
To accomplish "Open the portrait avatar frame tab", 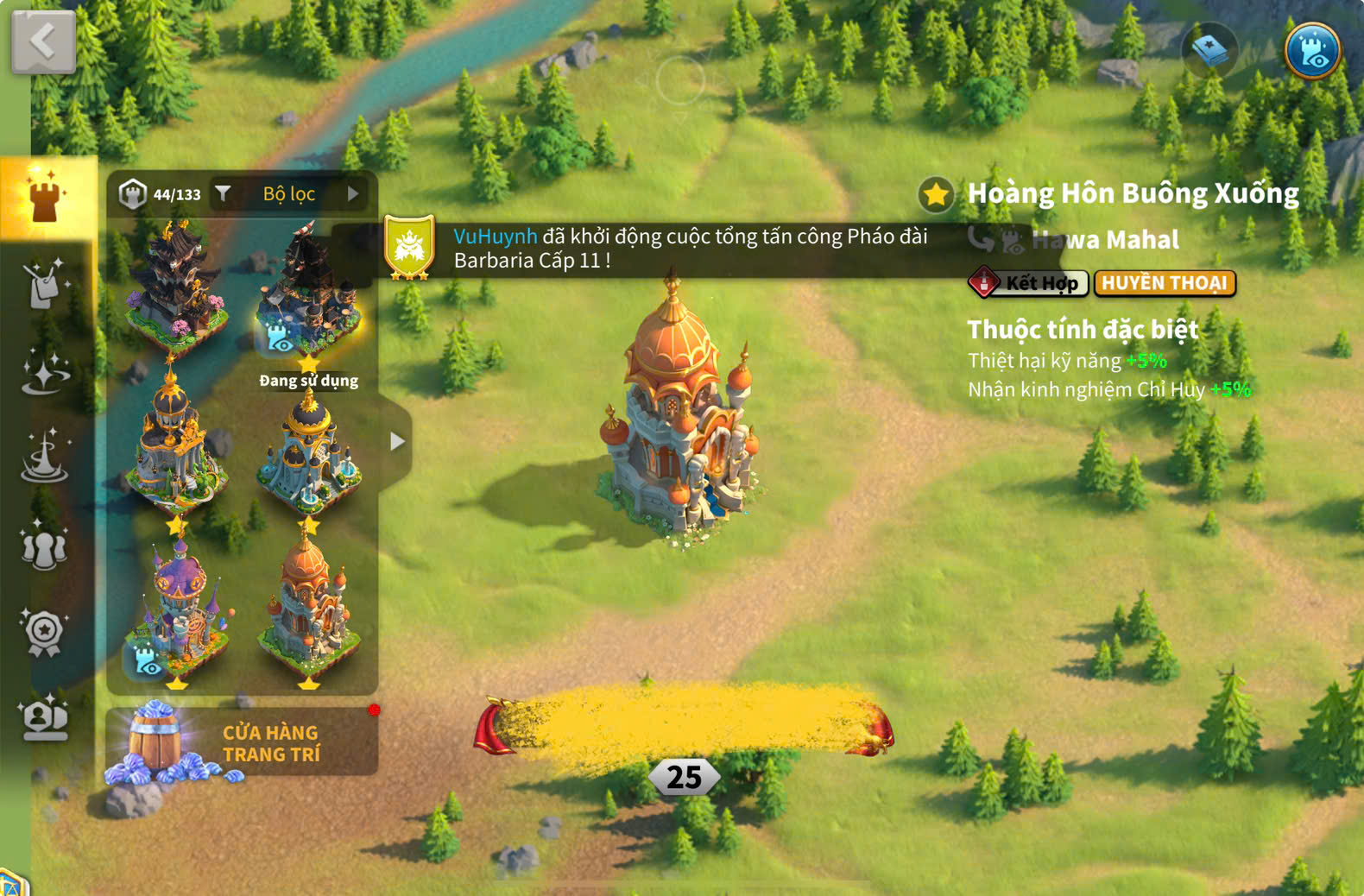I will pos(45,718).
